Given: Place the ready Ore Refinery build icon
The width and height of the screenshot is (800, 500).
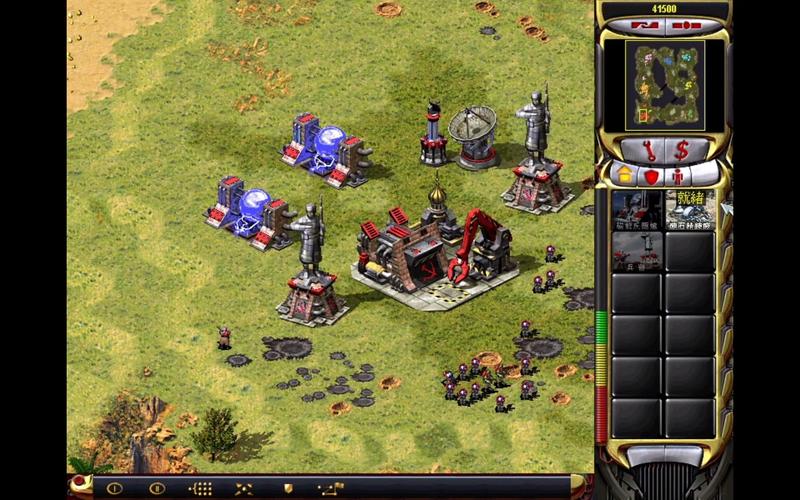Looking at the screenshot, I should [x=690, y=208].
